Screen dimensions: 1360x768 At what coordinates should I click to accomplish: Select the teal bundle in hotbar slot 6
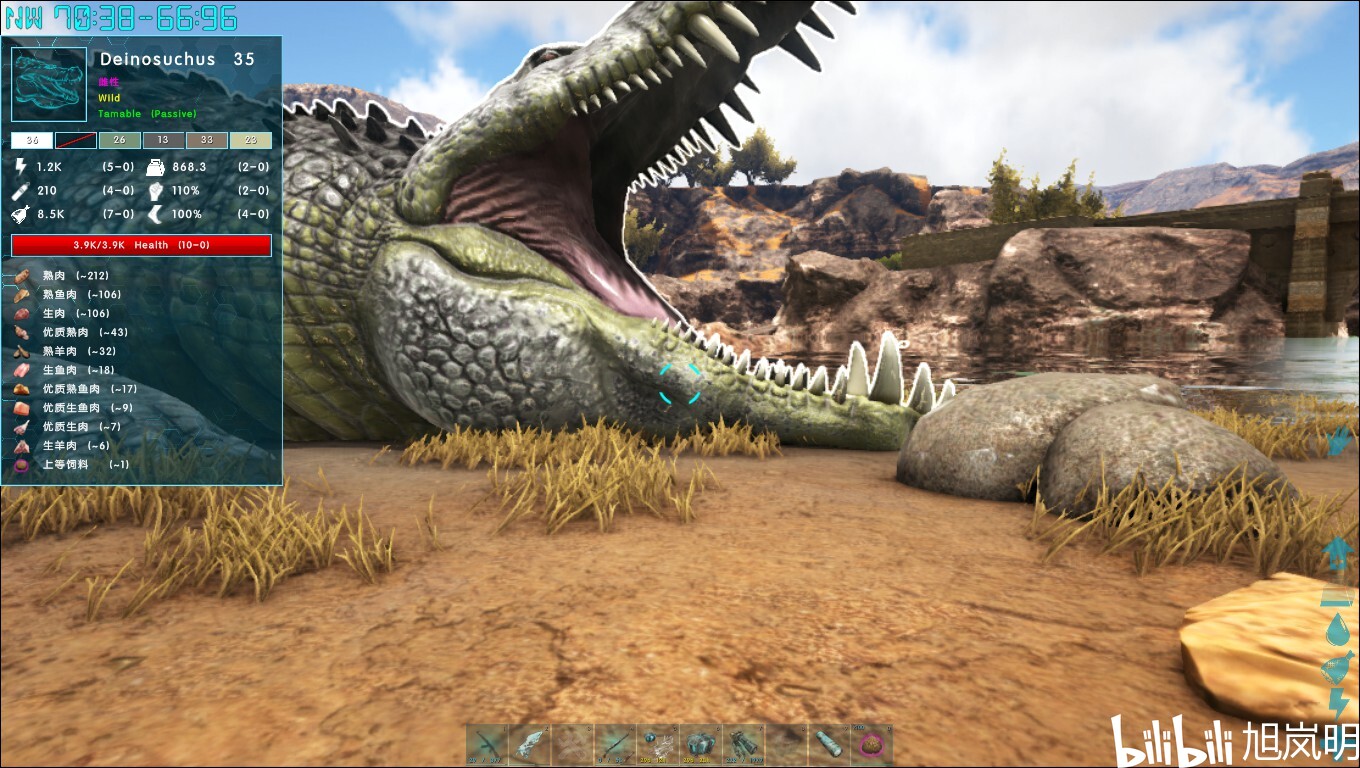(x=701, y=745)
